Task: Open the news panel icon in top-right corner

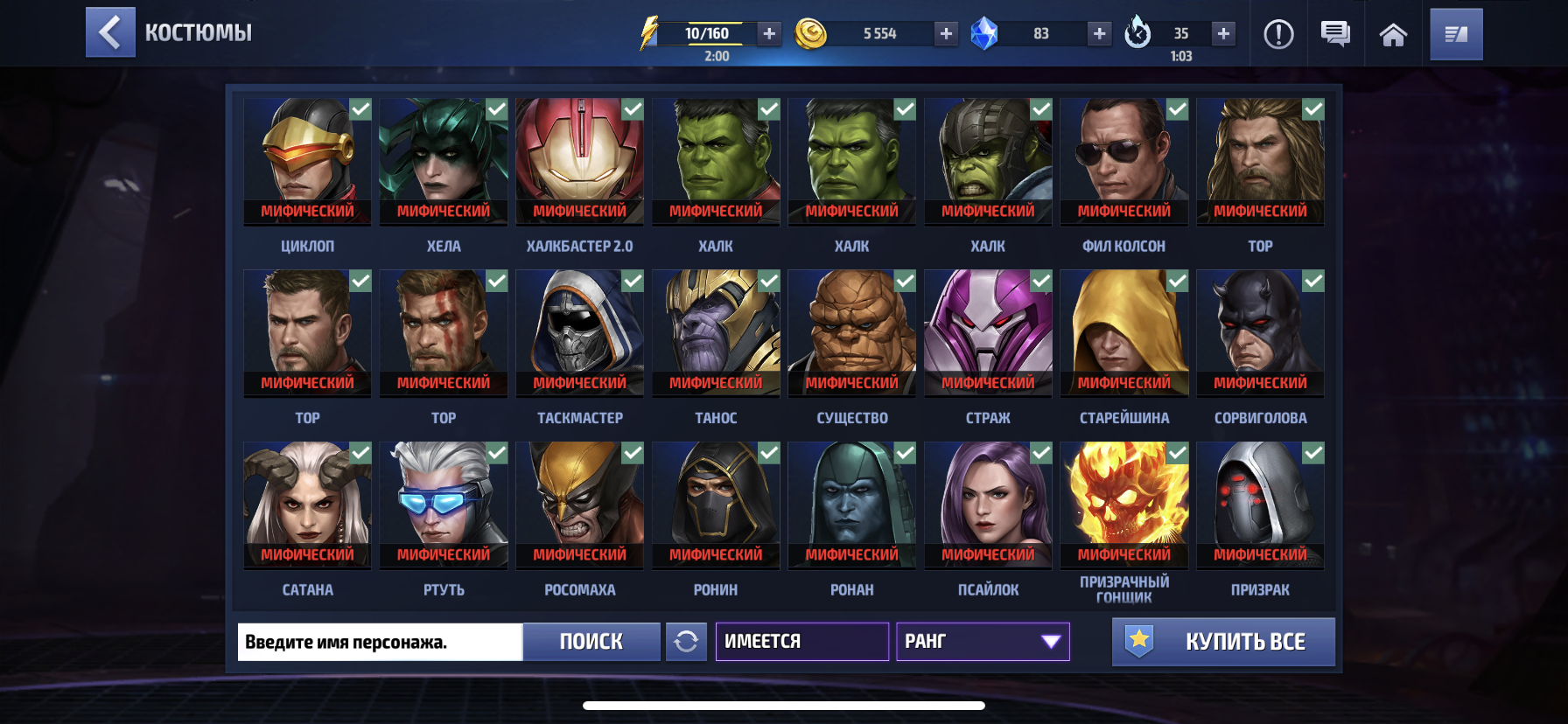Action: point(1455,33)
